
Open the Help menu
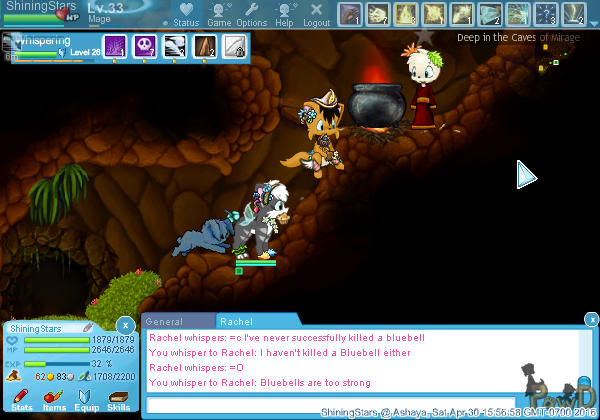click(x=284, y=15)
